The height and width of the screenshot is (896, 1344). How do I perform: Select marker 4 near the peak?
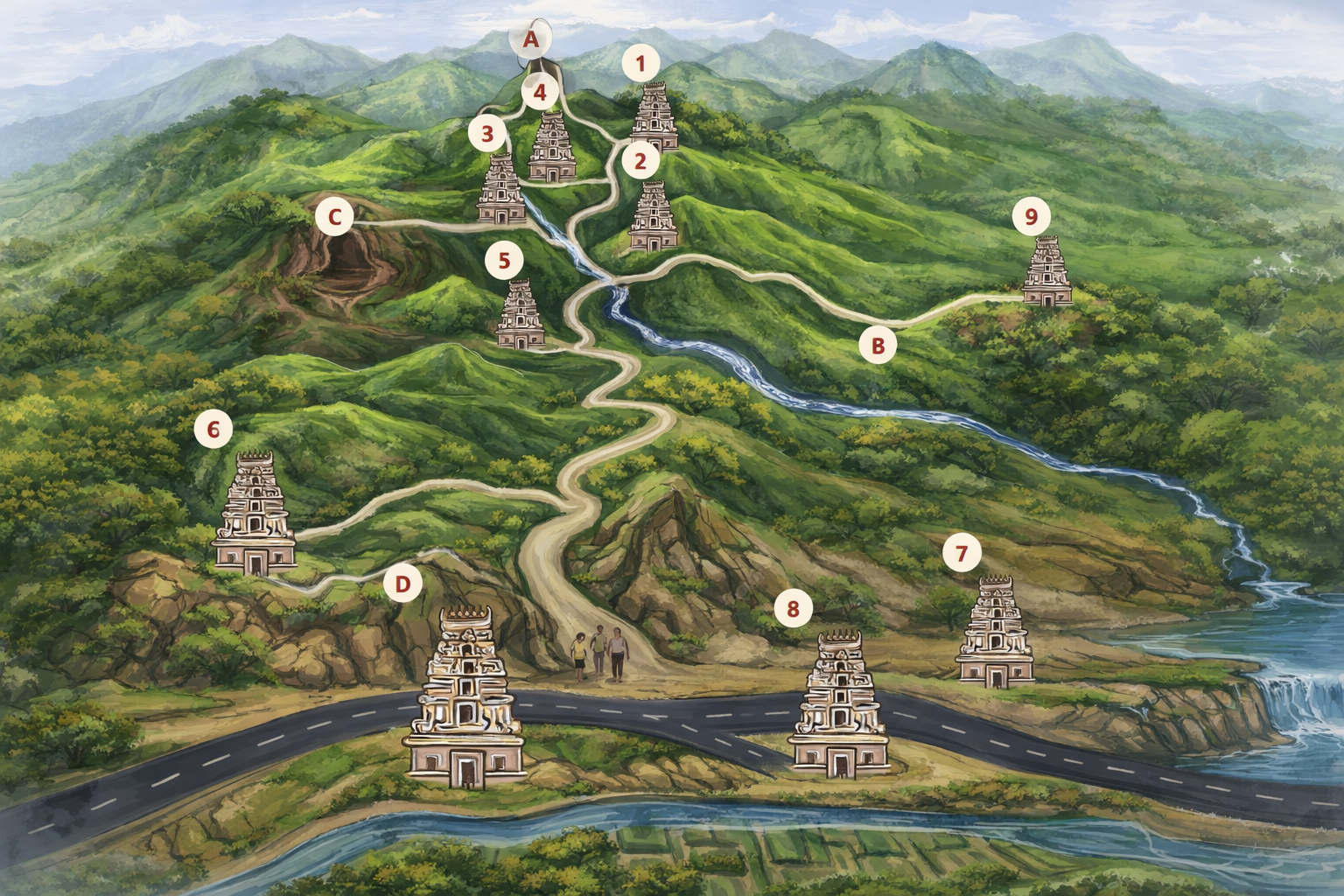540,92
